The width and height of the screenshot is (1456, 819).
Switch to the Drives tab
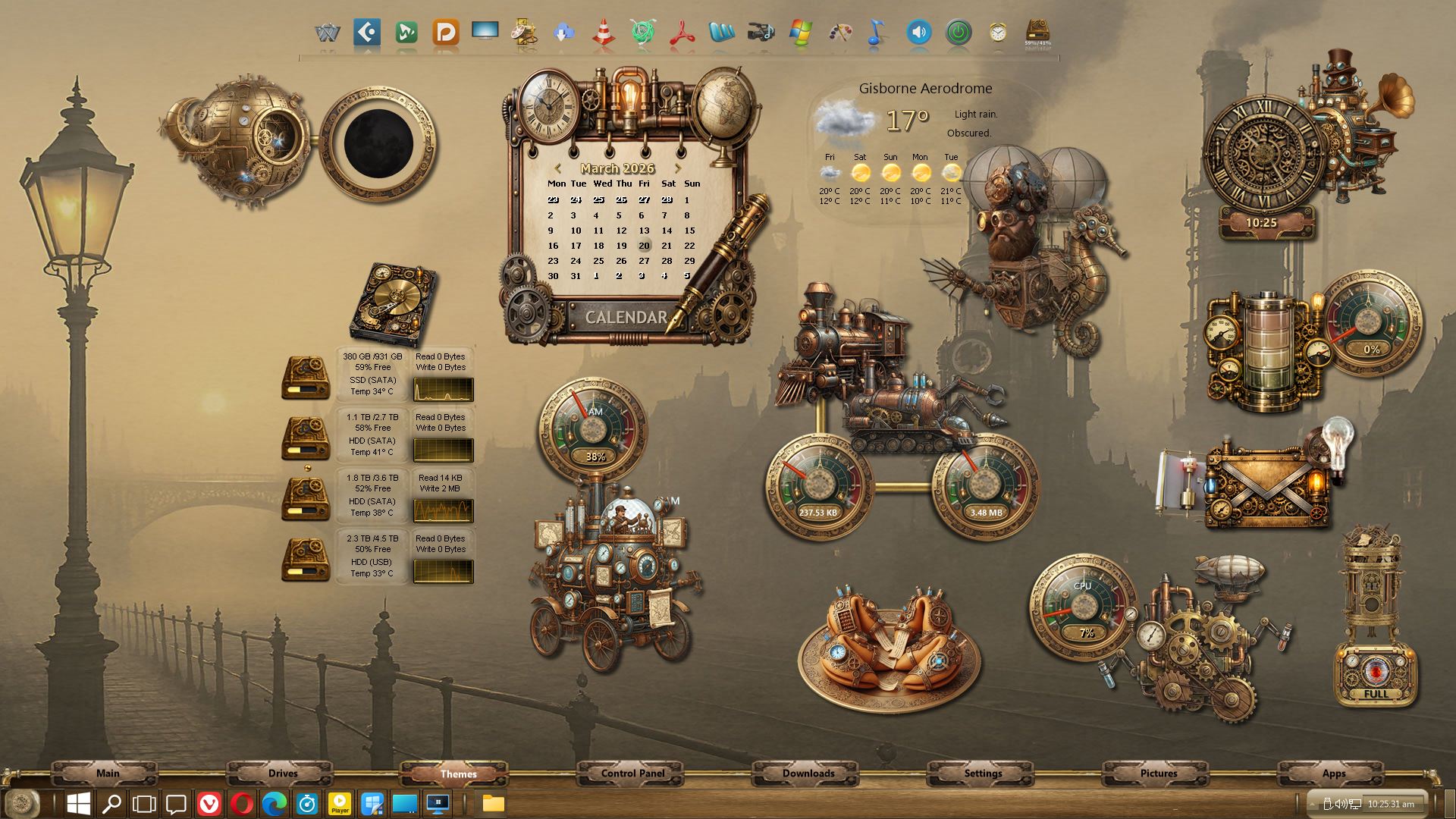(x=283, y=773)
